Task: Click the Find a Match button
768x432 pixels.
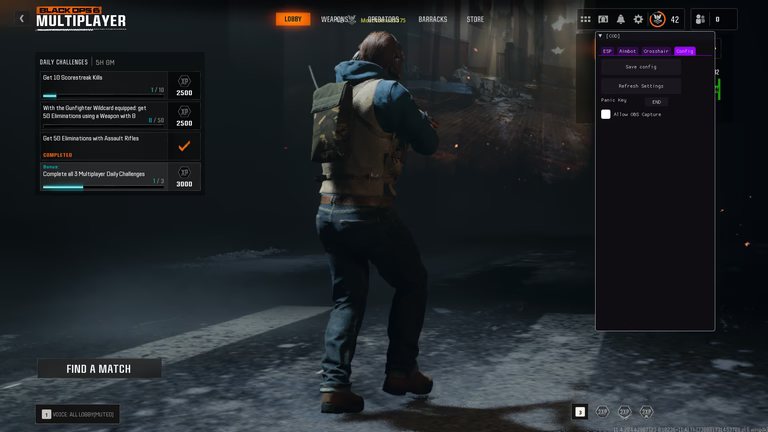Action: click(x=99, y=368)
